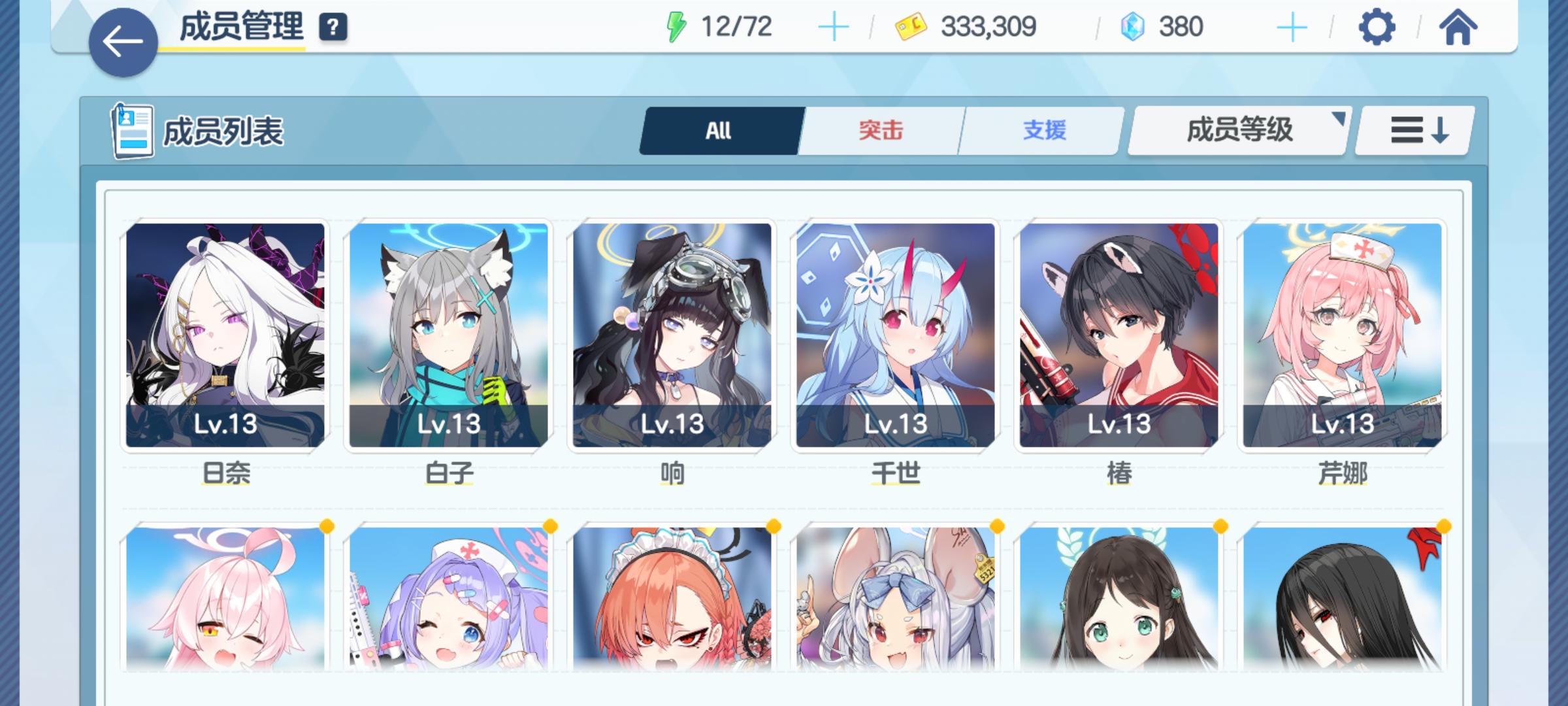The height and width of the screenshot is (706, 1568).
Task: Select the All tab
Action: [x=717, y=130]
